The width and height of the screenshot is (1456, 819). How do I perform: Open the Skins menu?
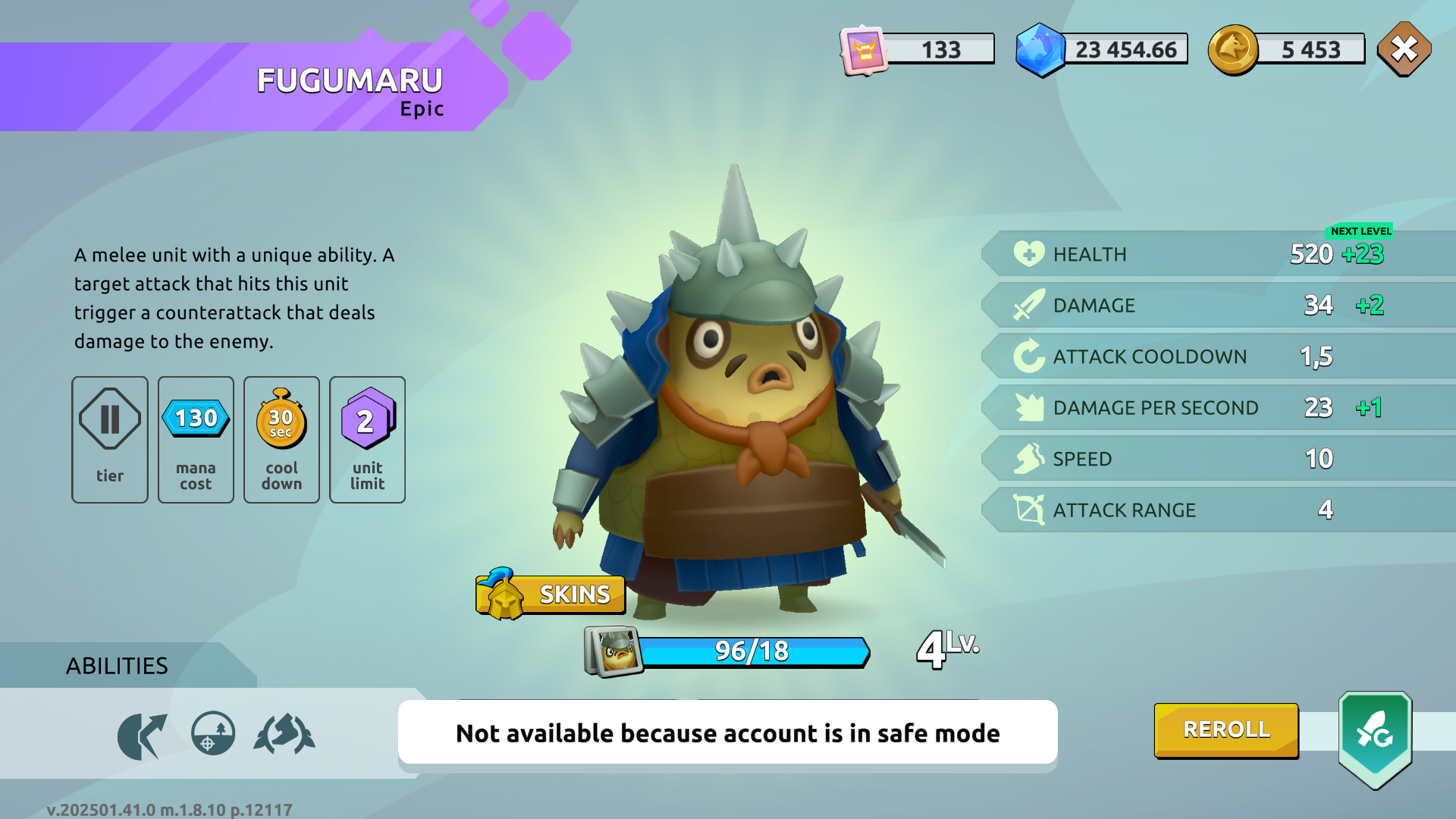coord(552,594)
